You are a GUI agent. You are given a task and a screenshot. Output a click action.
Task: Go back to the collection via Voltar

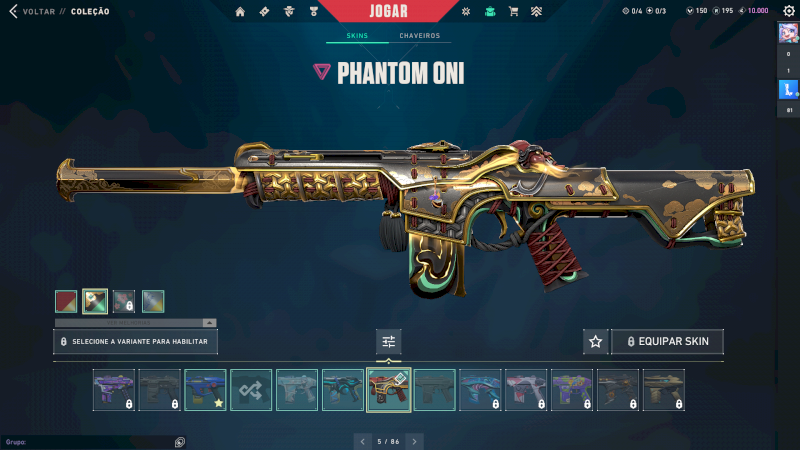click(x=38, y=11)
